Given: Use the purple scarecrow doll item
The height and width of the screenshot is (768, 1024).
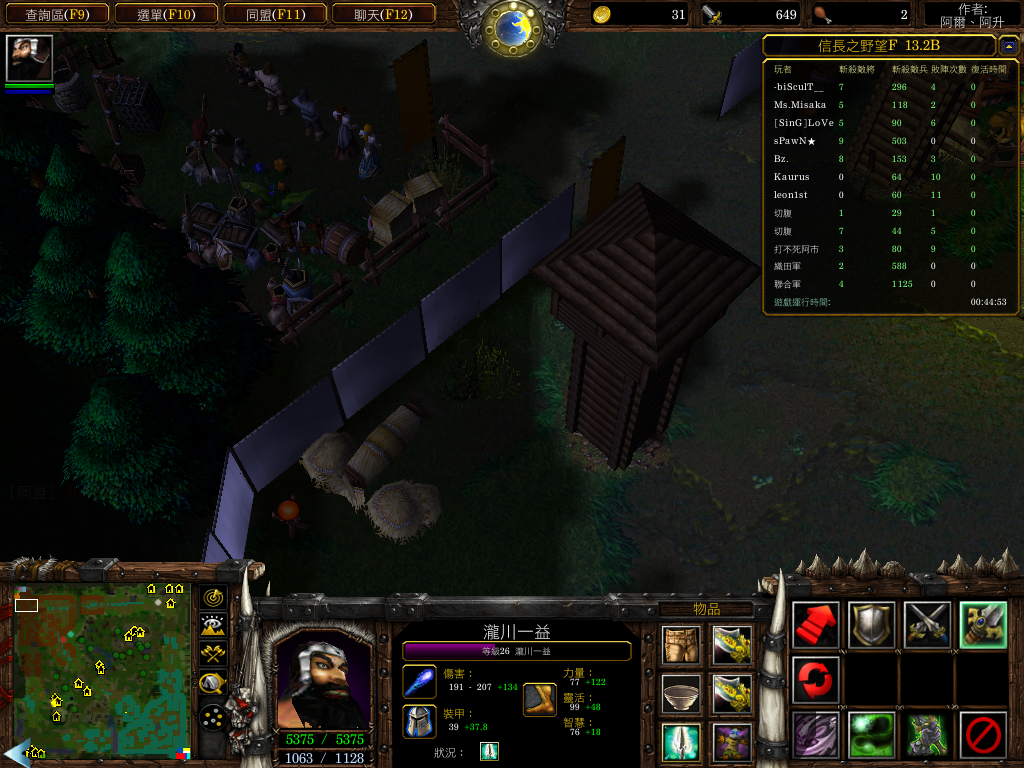Looking at the screenshot, I should [732, 742].
